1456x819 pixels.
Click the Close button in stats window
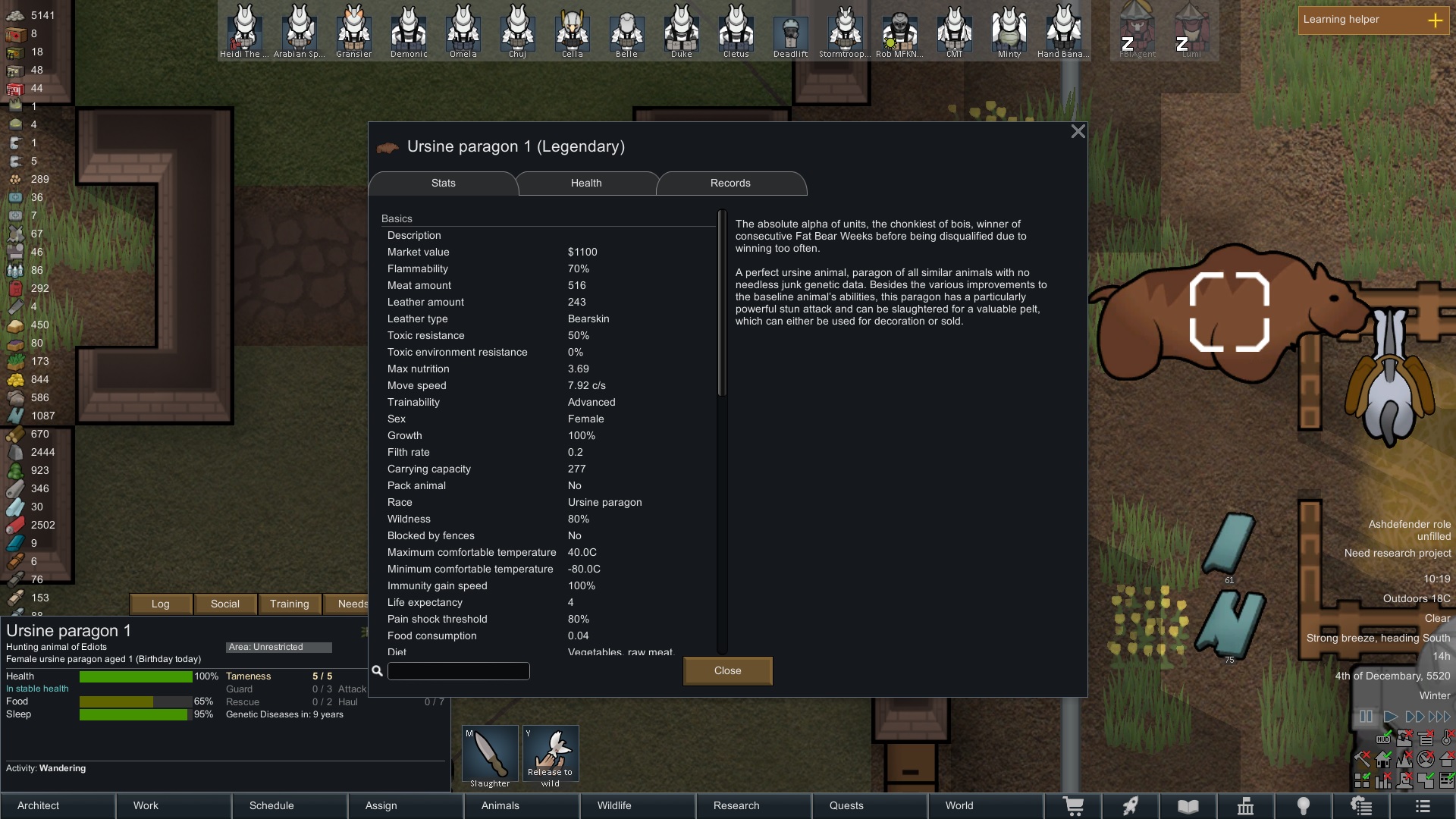point(727,670)
